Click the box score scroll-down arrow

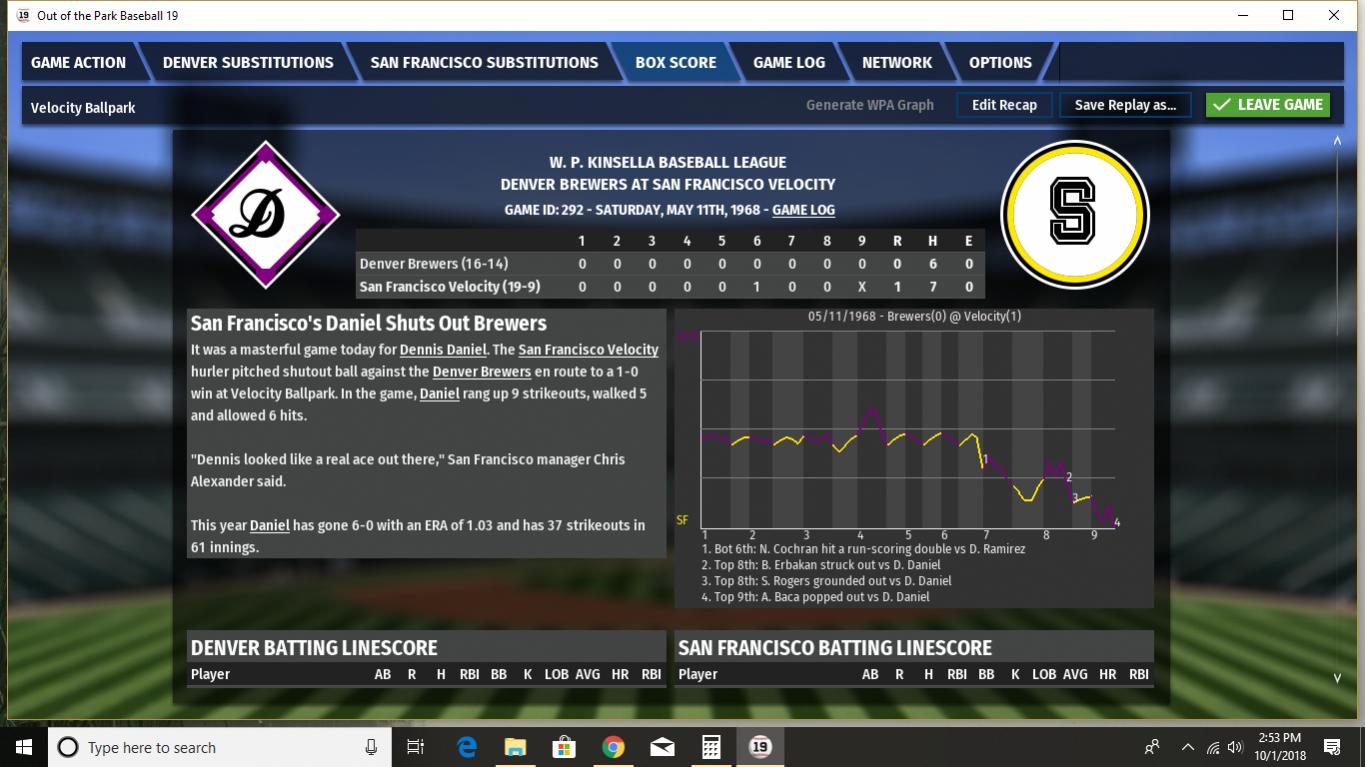click(1337, 678)
